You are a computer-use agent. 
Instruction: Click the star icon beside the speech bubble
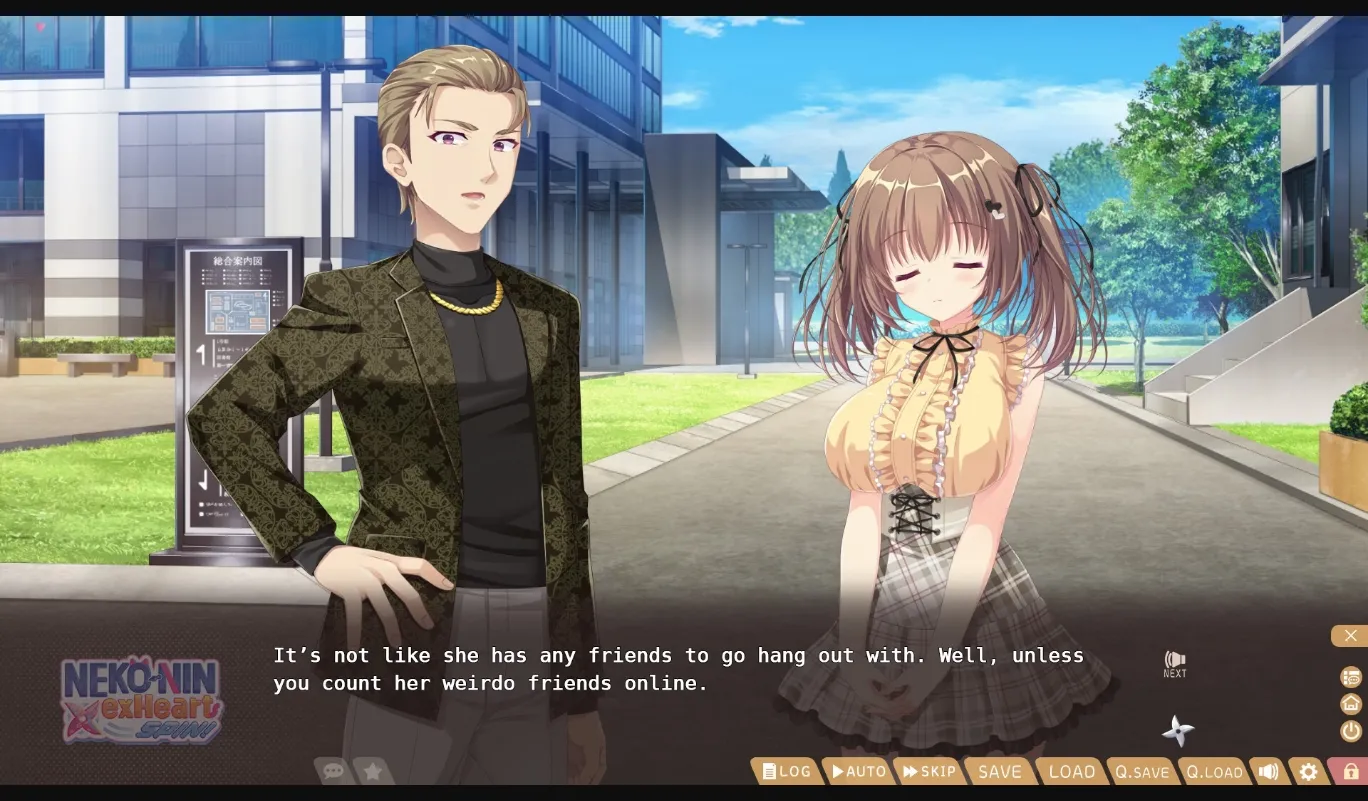pyautogui.click(x=371, y=771)
